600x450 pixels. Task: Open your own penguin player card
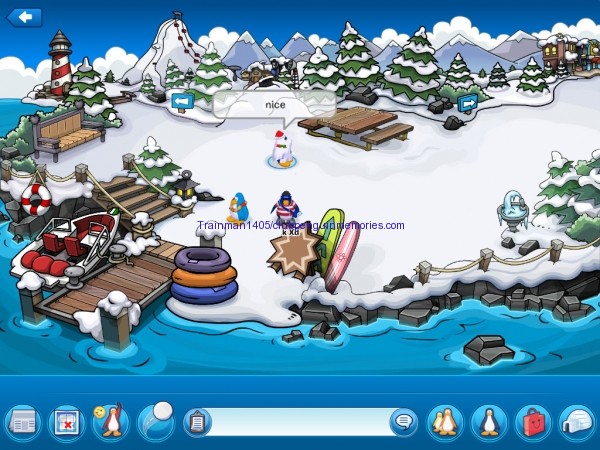489,422
